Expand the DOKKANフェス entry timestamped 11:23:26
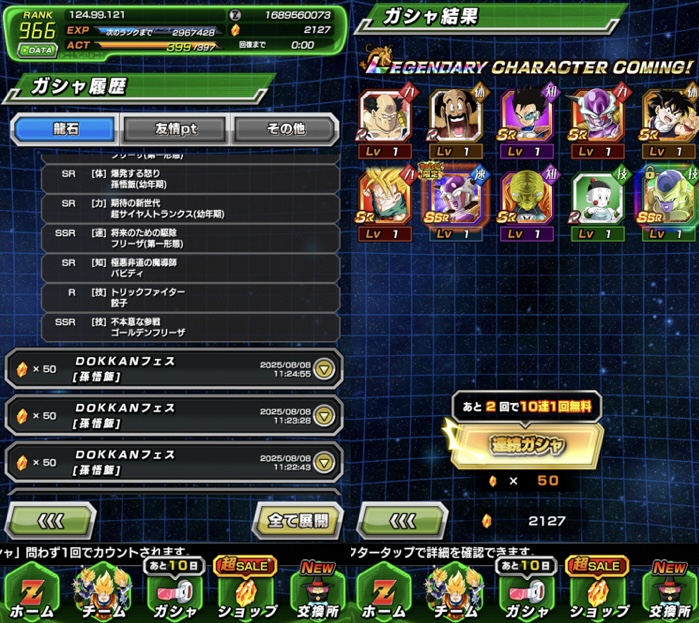This screenshot has height=623, width=699. tap(325, 416)
